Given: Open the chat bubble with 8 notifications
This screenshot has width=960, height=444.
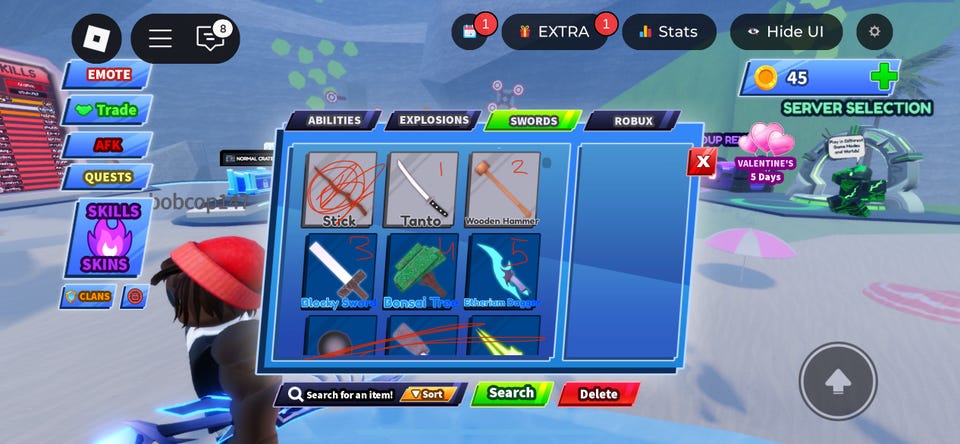Looking at the screenshot, I should (x=211, y=38).
